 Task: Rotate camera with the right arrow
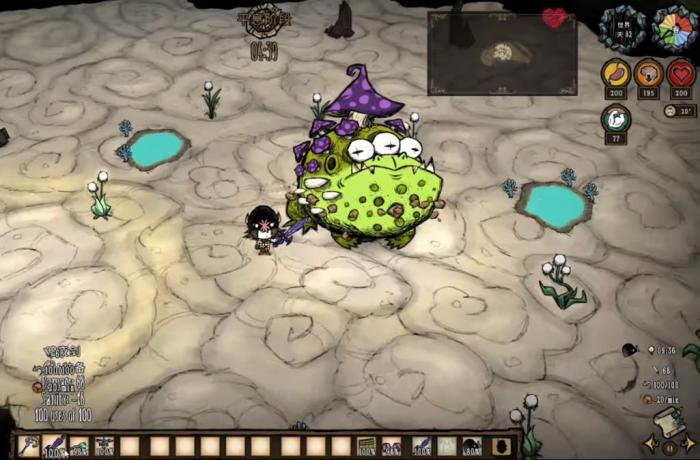click(x=689, y=442)
